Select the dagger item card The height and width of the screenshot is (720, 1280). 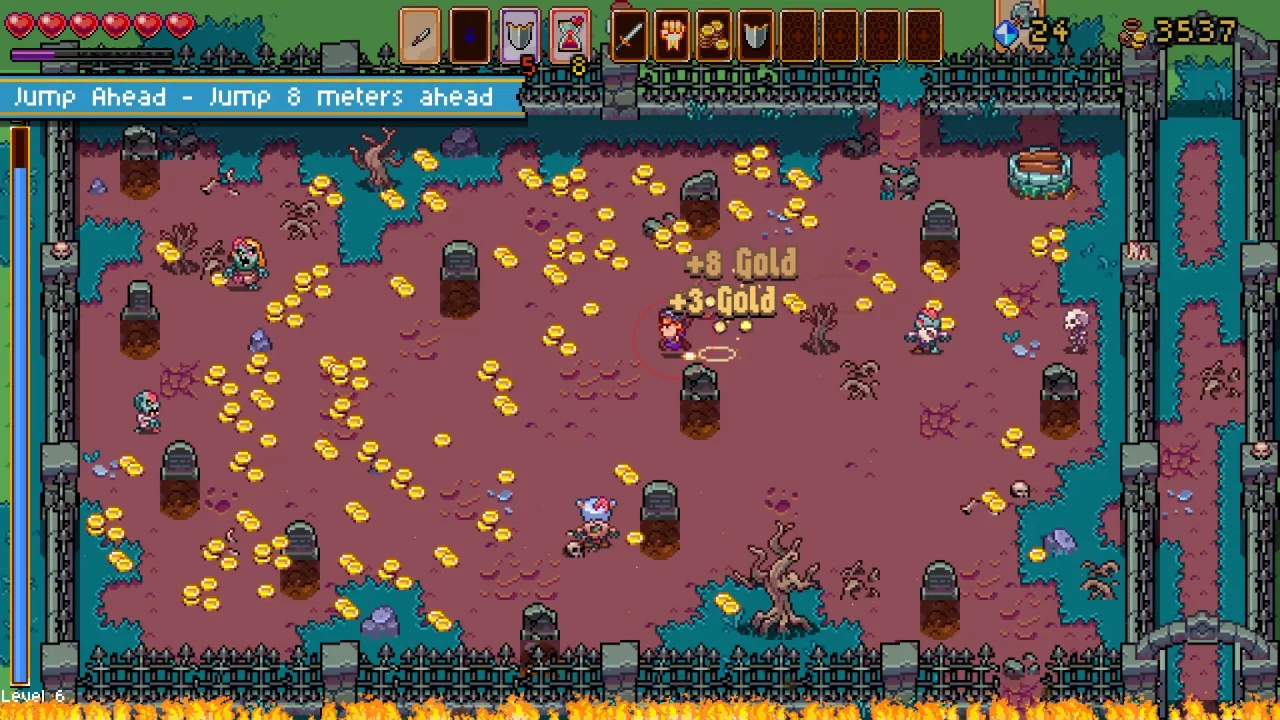coord(420,36)
